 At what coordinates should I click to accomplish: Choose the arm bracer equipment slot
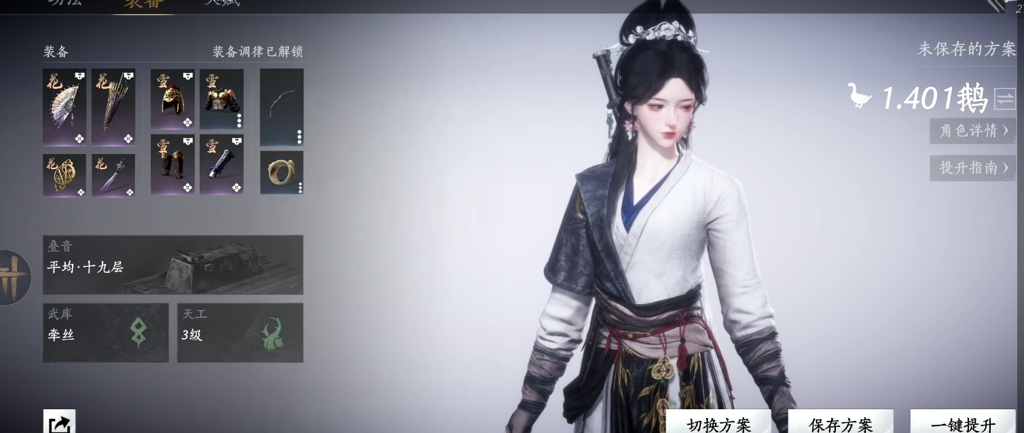point(222,164)
